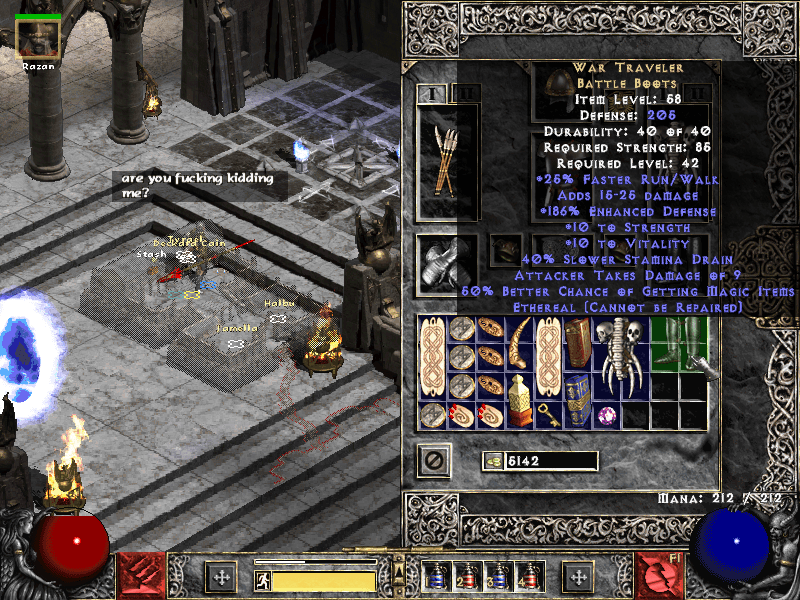Select the blue tome in inventory
Image resolution: width=800 pixels, height=600 pixels.
[577, 398]
